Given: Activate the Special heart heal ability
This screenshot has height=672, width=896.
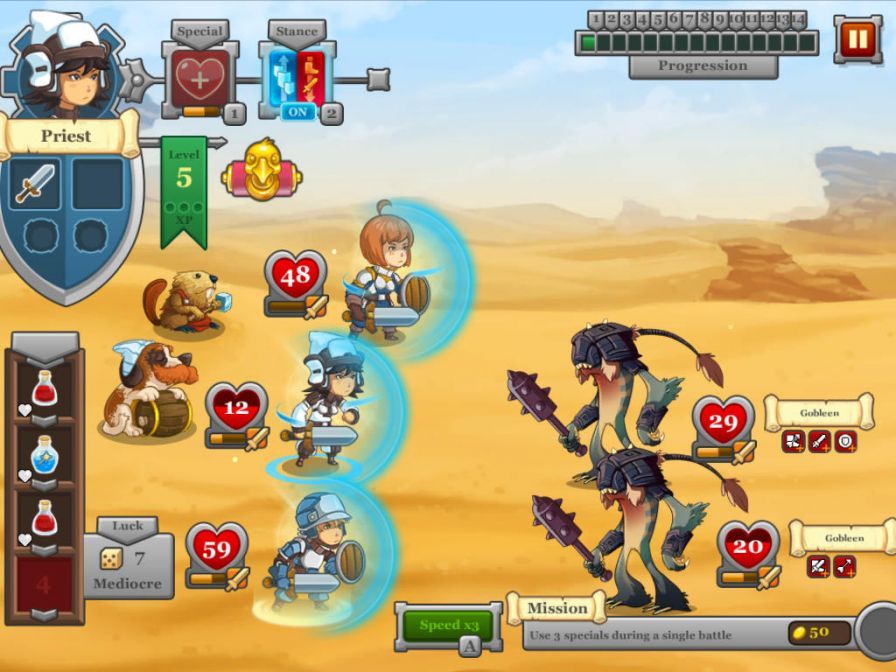Looking at the screenshot, I should click(200, 78).
